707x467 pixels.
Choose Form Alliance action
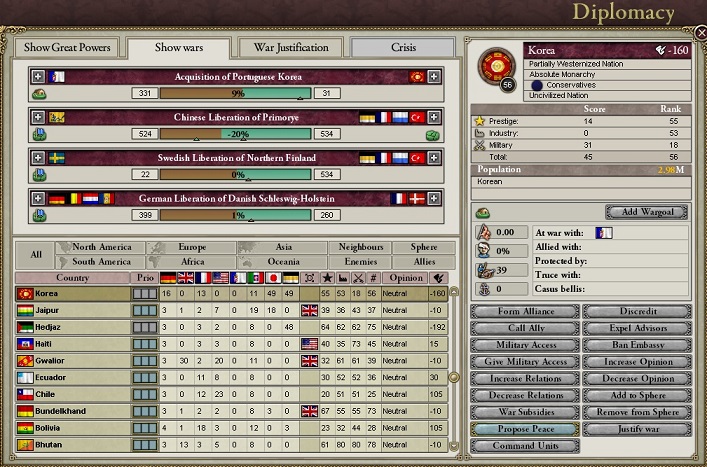[525, 312]
